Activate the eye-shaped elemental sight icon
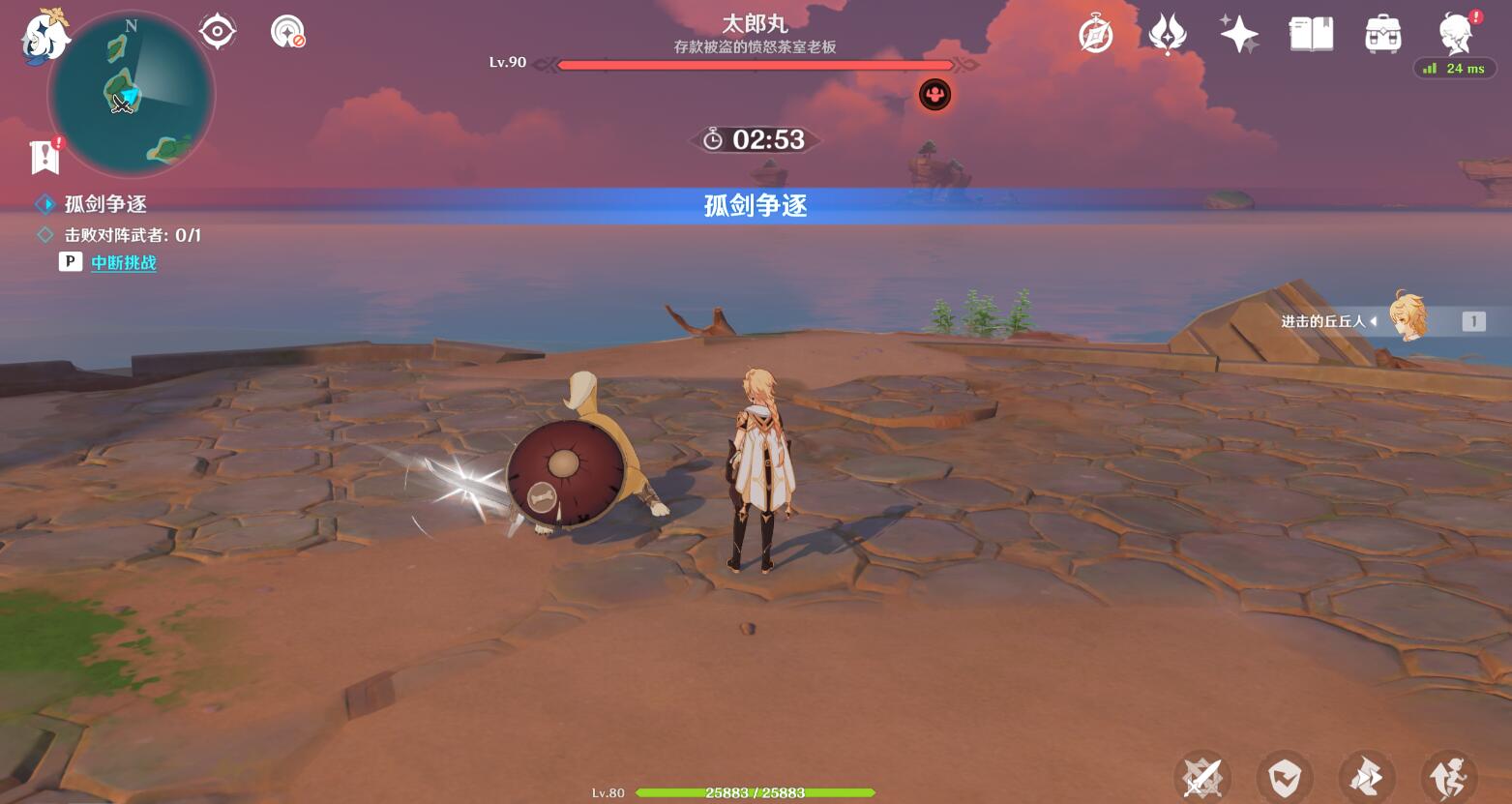 tap(218, 32)
